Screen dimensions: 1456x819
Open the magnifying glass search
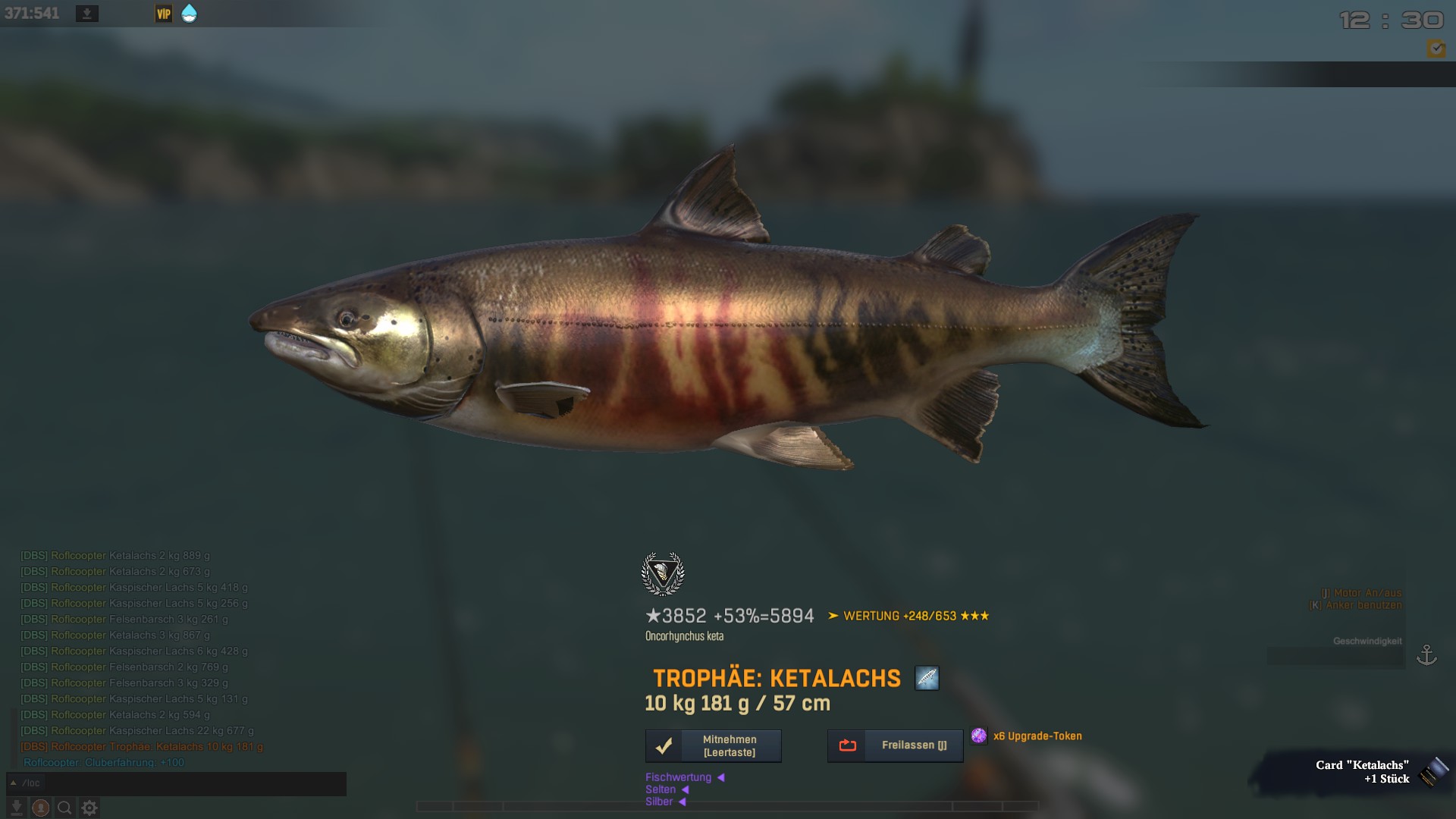tap(65, 808)
